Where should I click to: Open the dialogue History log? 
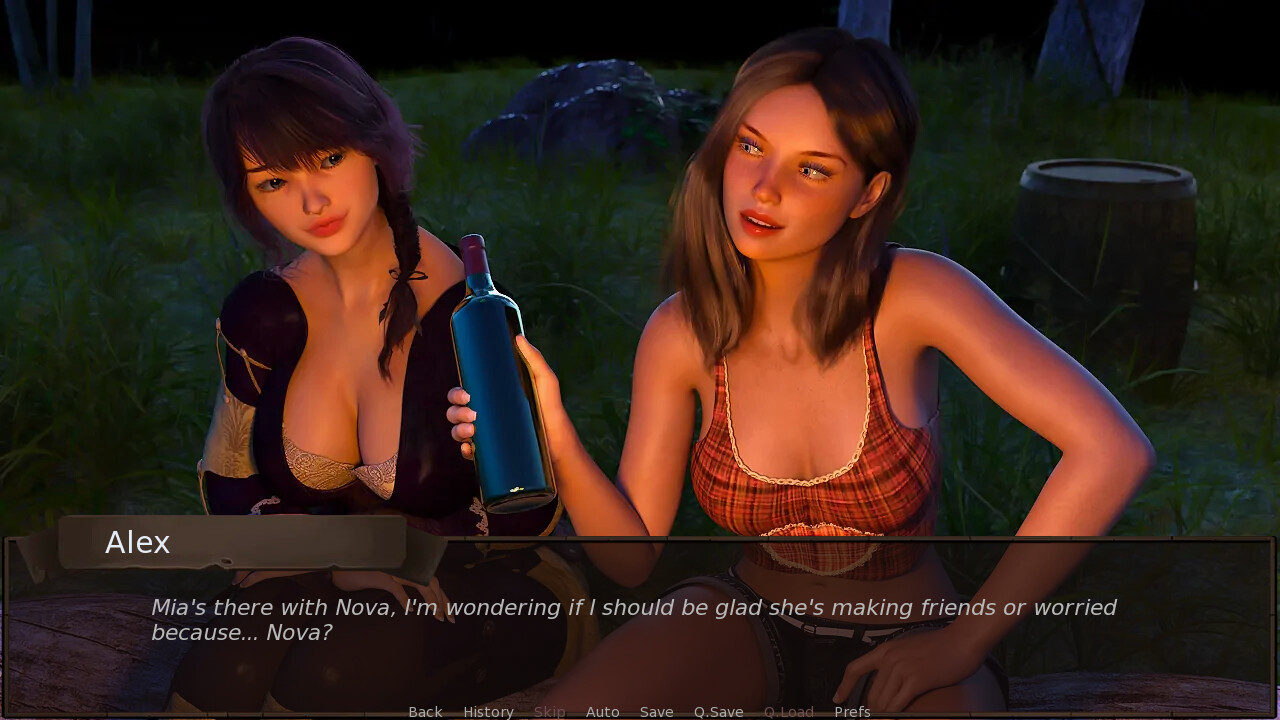pos(488,712)
